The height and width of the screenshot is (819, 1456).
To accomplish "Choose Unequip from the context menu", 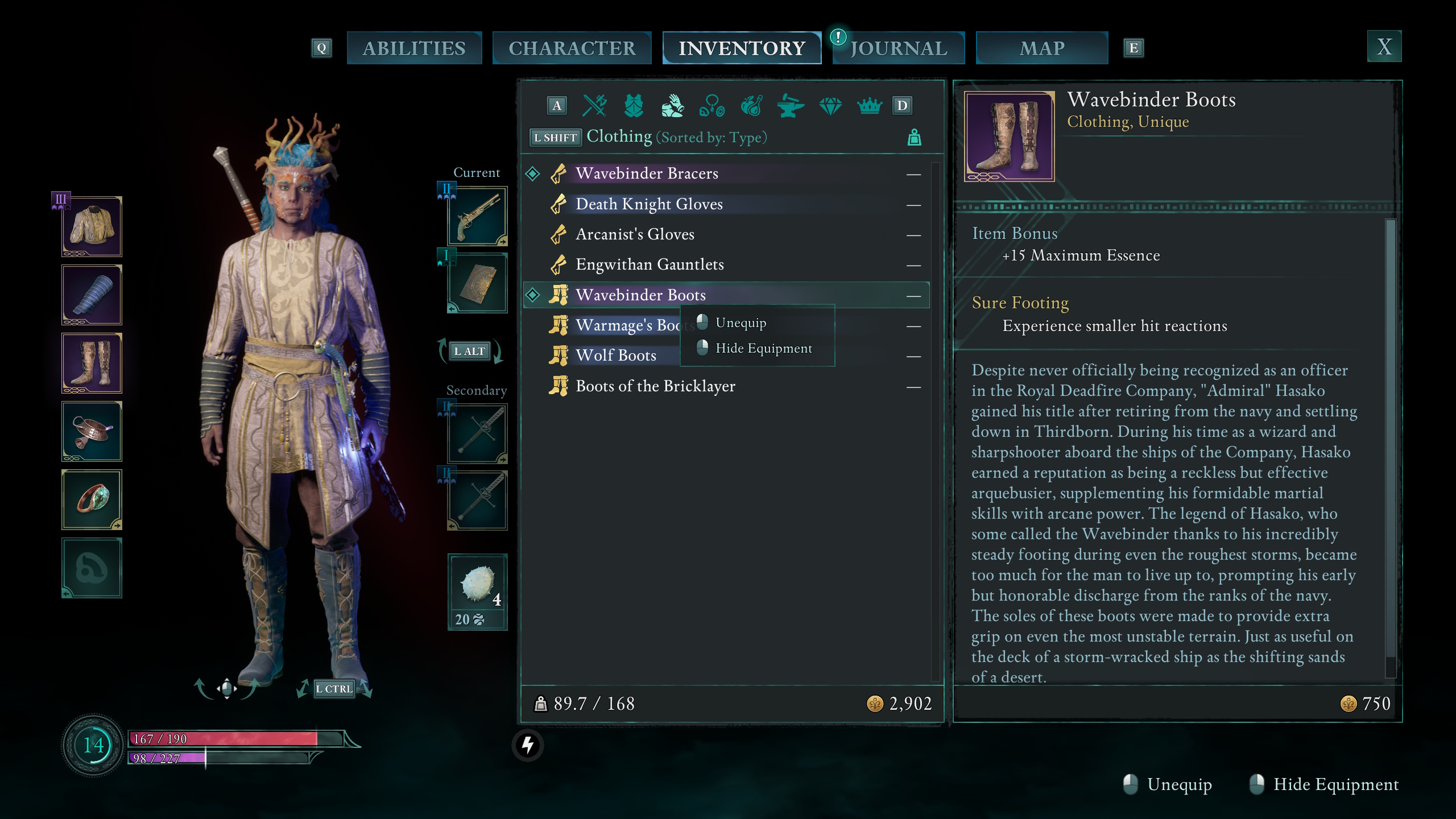I will (x=741, y=322).
